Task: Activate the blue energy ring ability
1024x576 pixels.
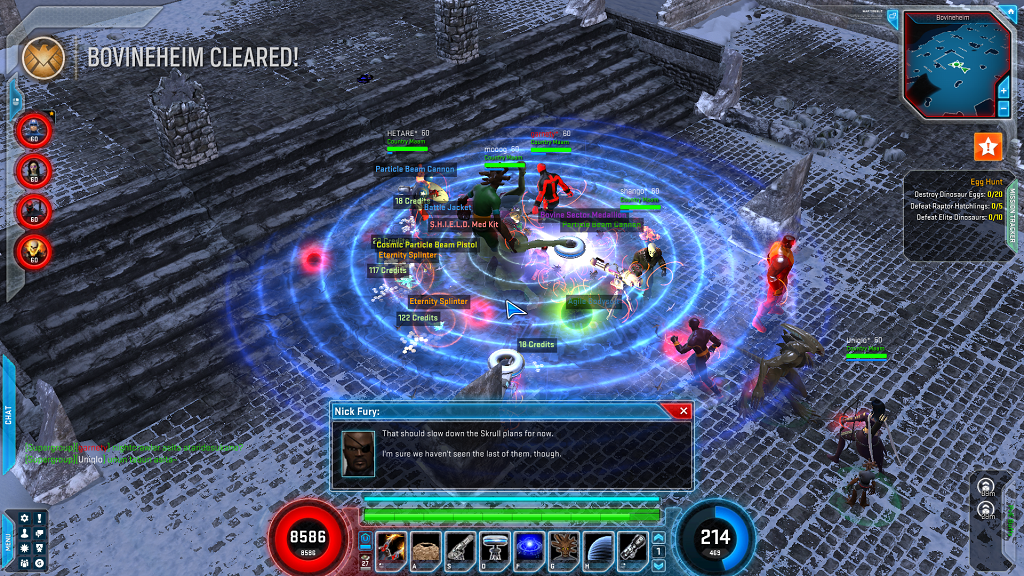Action: [529, 547]
